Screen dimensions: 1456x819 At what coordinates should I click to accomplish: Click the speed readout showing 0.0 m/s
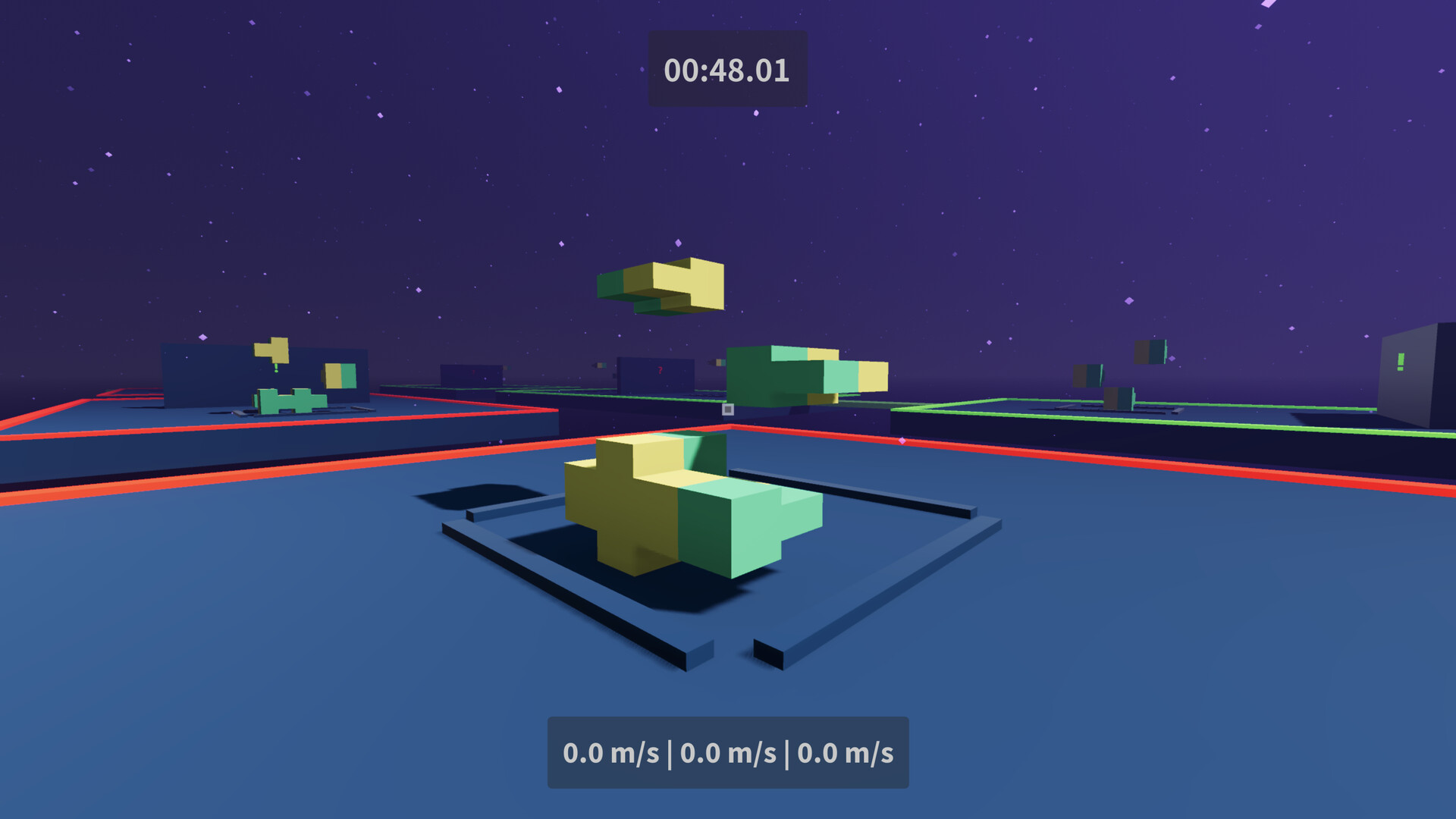click(x=728, y=753)
